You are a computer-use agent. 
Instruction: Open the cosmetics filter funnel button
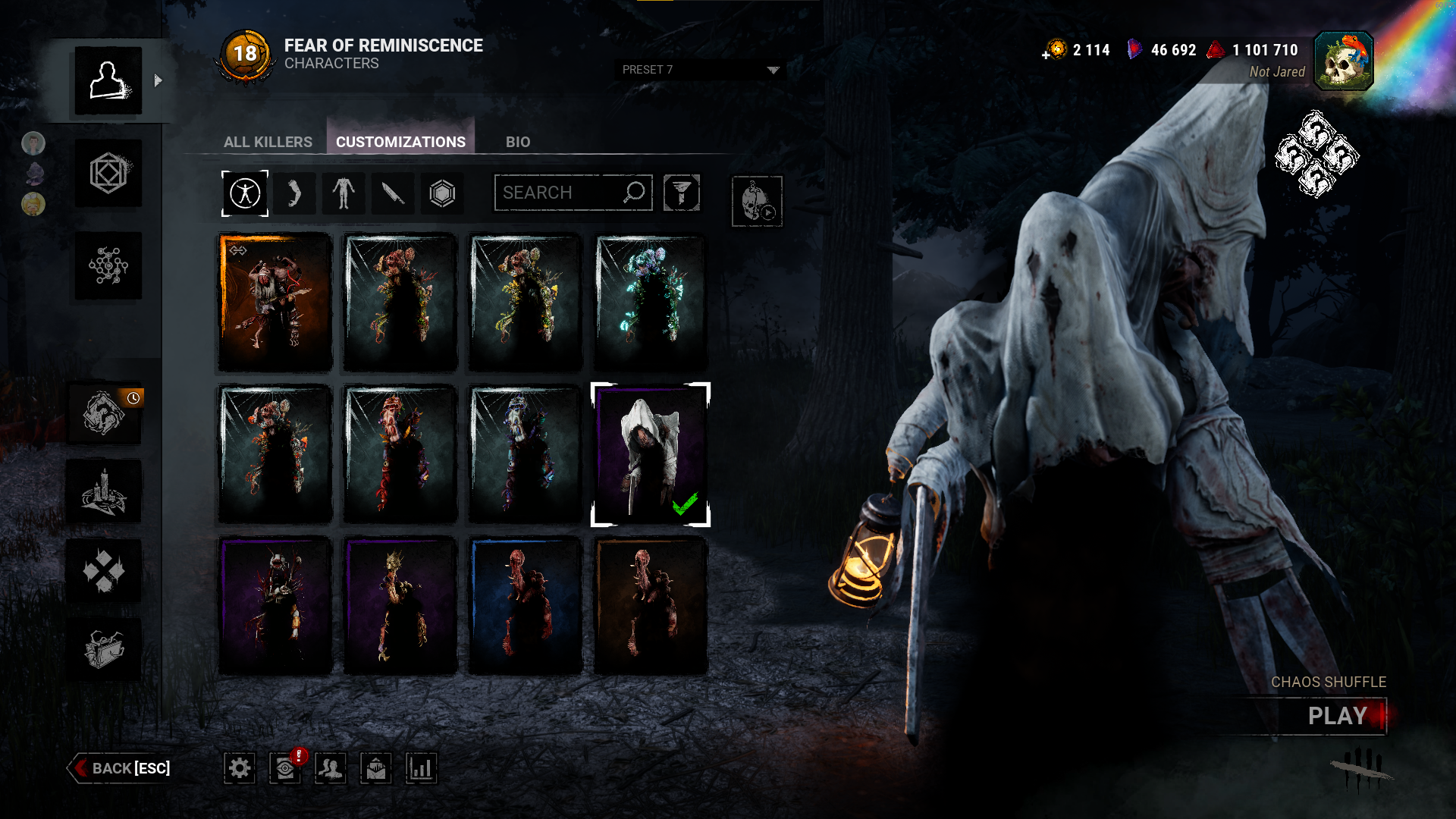click(x=681, y=193)
